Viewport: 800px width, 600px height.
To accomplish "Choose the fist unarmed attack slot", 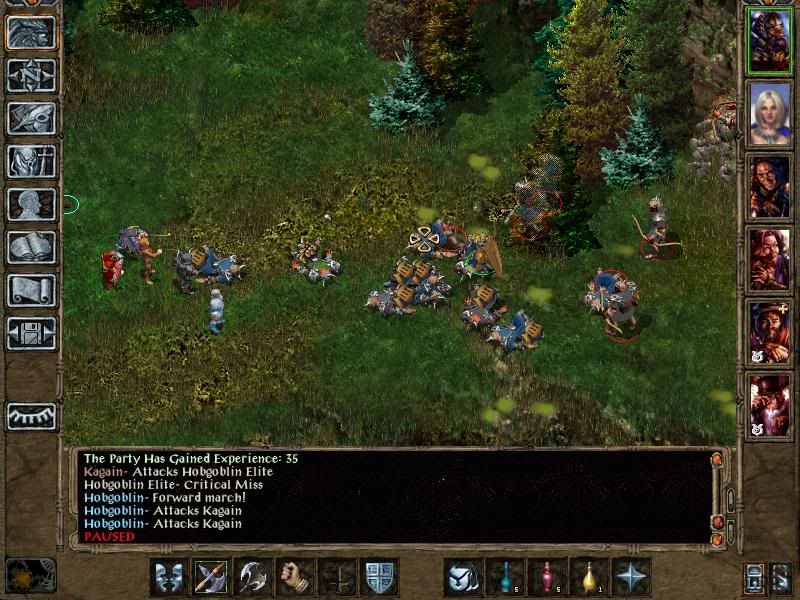I will 295,577.
